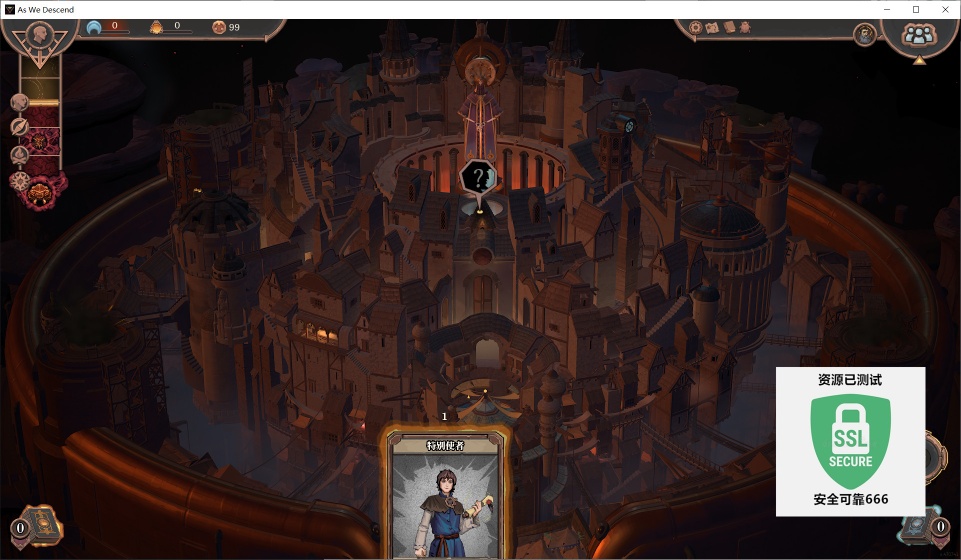Image resolution: width=961 pixels, height=560 pixels.
Task: Open the book journal icon
Action: [729, 28]
